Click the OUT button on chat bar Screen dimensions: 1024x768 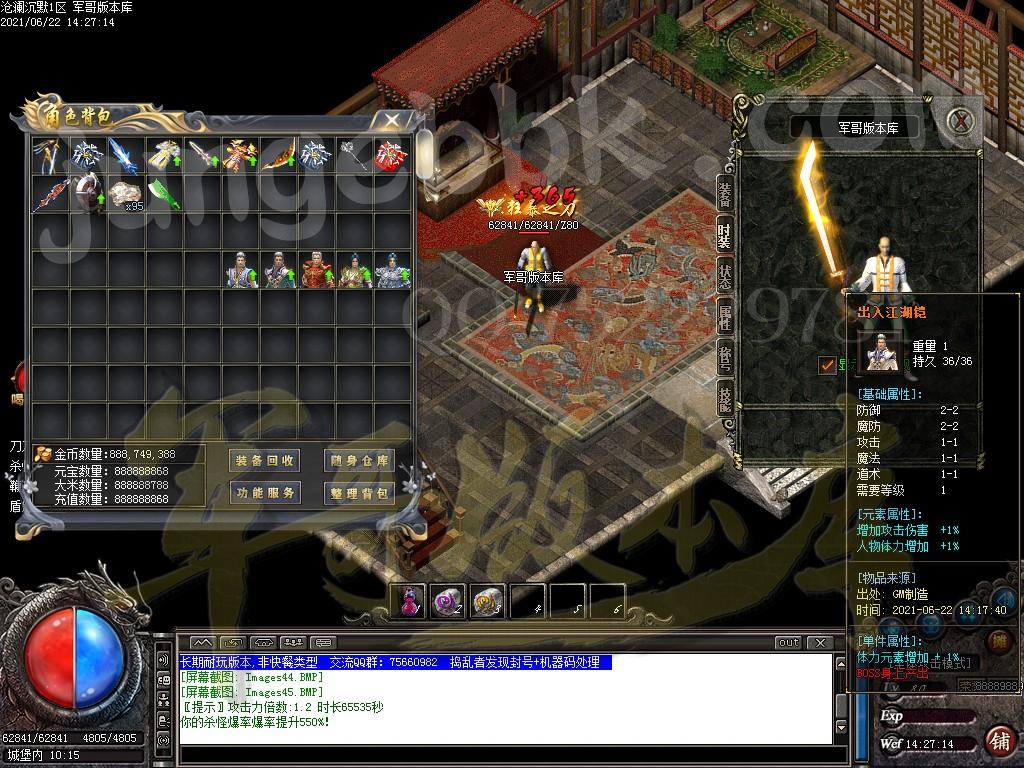click(x=789, y=643)
